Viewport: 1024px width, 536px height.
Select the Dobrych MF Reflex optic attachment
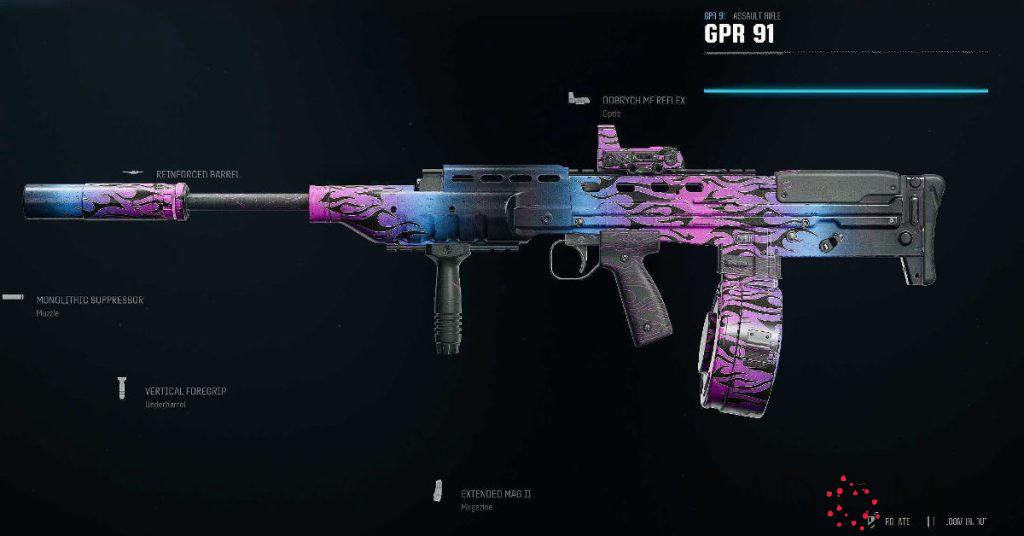point(643,100)
